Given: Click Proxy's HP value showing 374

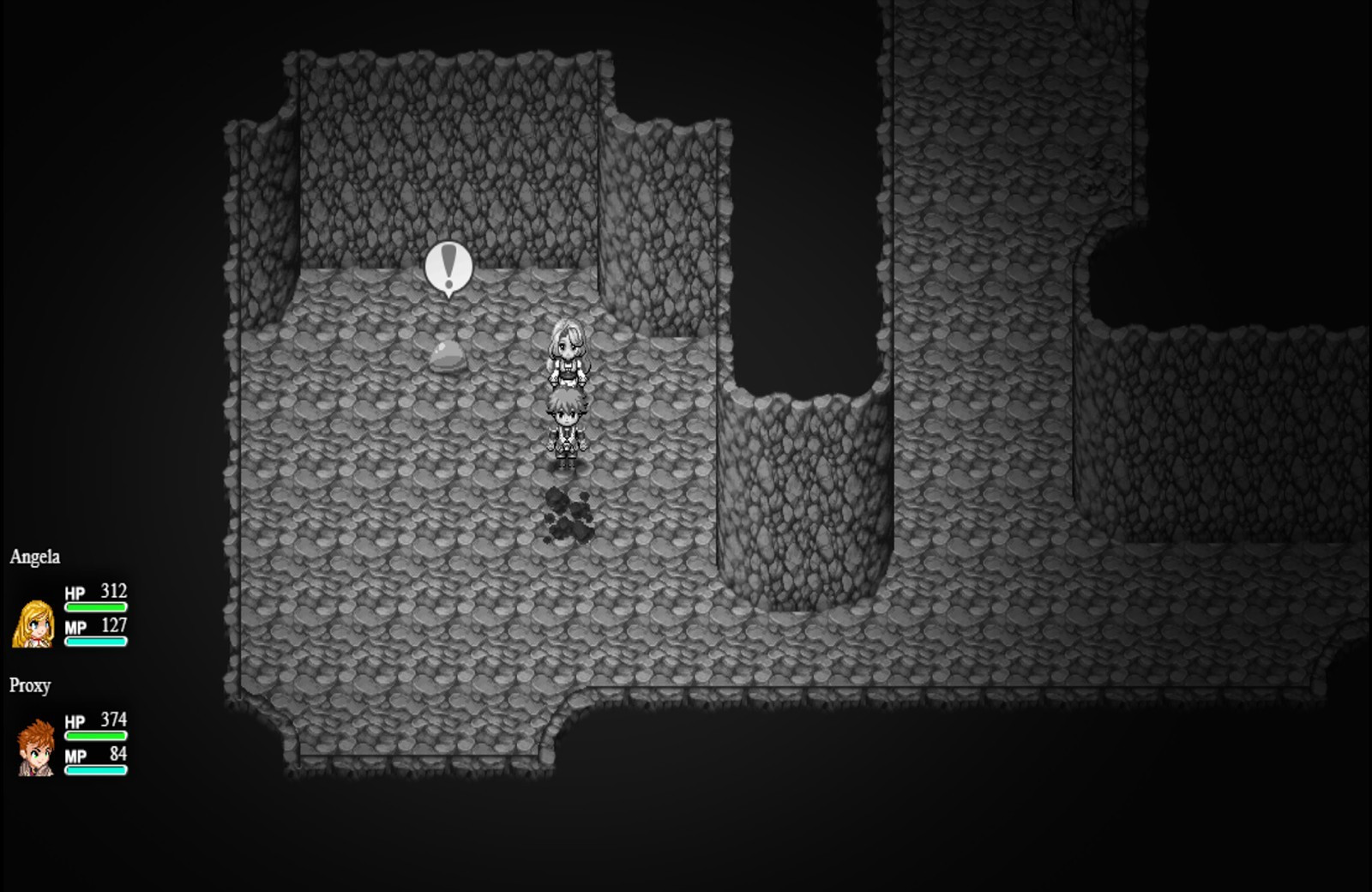Looking at the screenshot, I should [114, 721].
